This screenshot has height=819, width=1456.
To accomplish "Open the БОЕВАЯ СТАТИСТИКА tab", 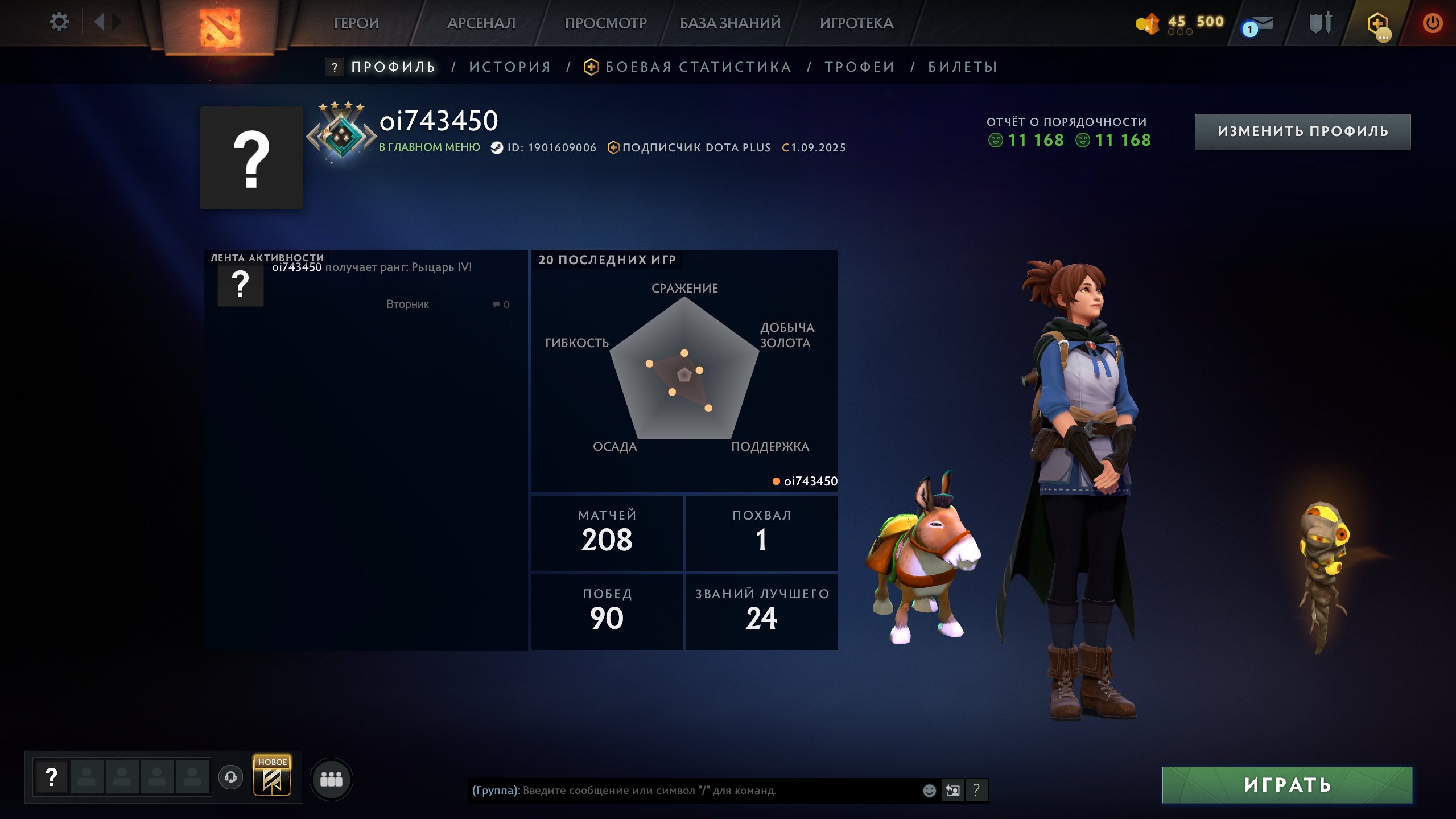I will 698,67.
